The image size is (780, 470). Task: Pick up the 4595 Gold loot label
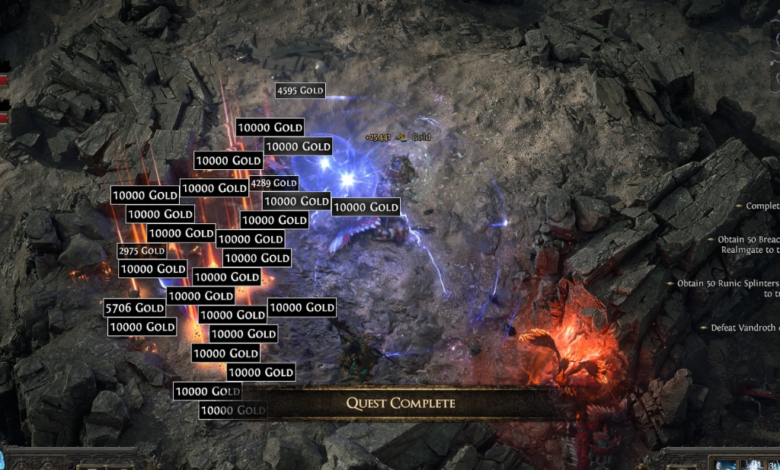coord(300,91)
